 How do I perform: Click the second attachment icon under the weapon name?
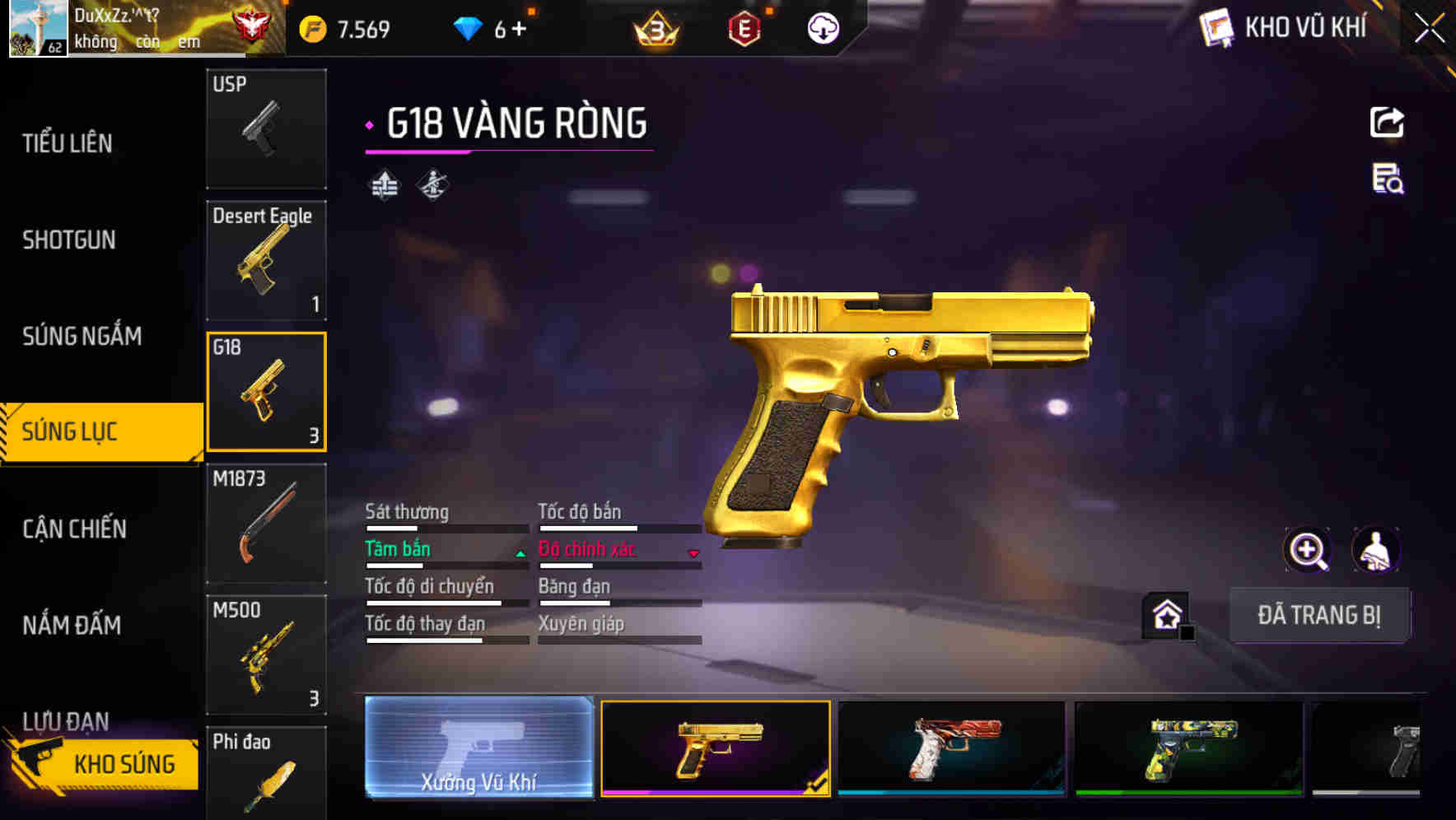432,184
